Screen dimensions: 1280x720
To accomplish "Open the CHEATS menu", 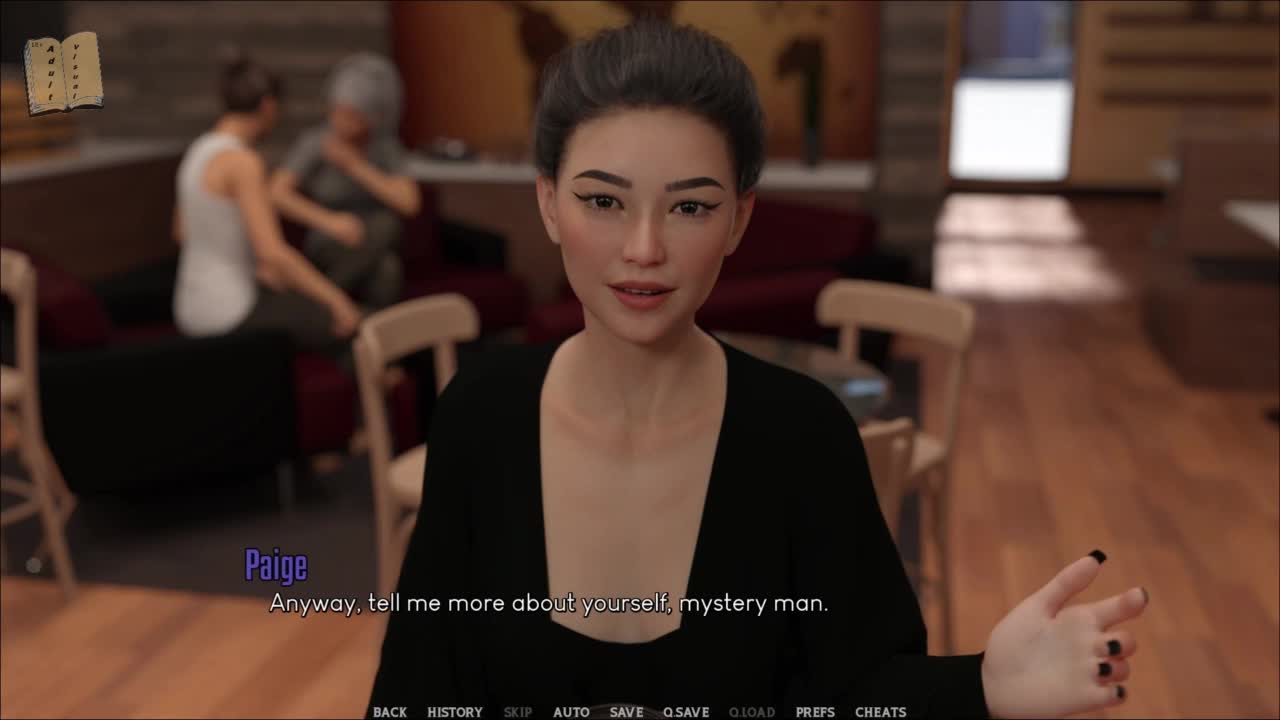I will click(880, 712).
